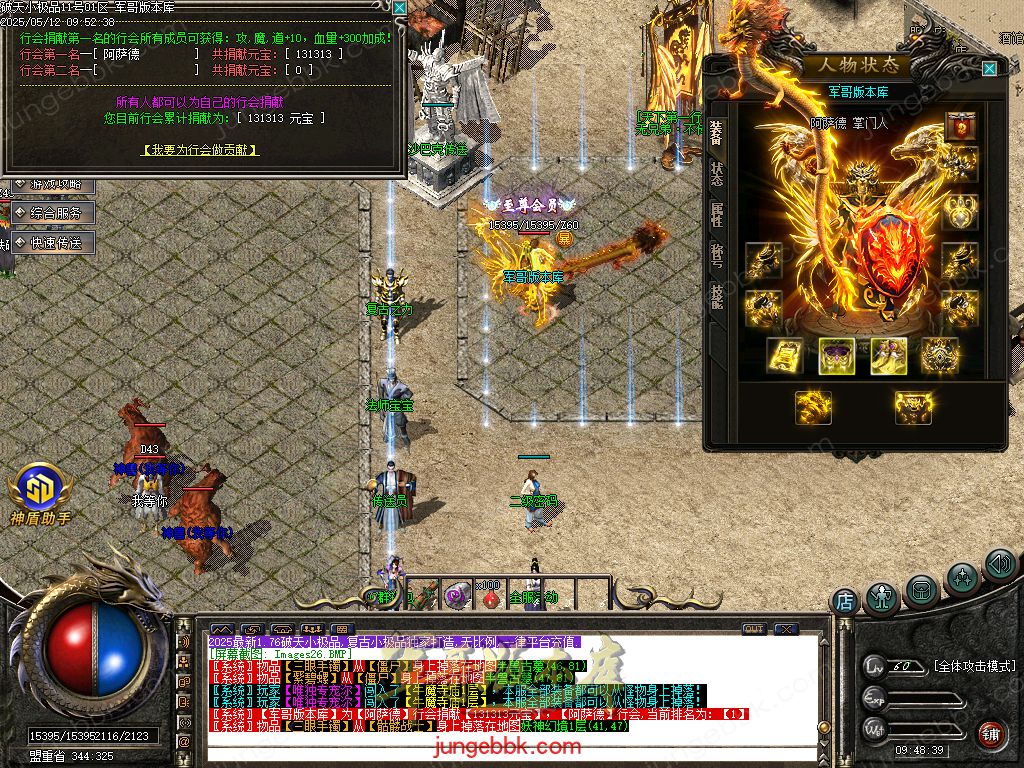Close the 人物状态 character panel

[x=989, y=69]
